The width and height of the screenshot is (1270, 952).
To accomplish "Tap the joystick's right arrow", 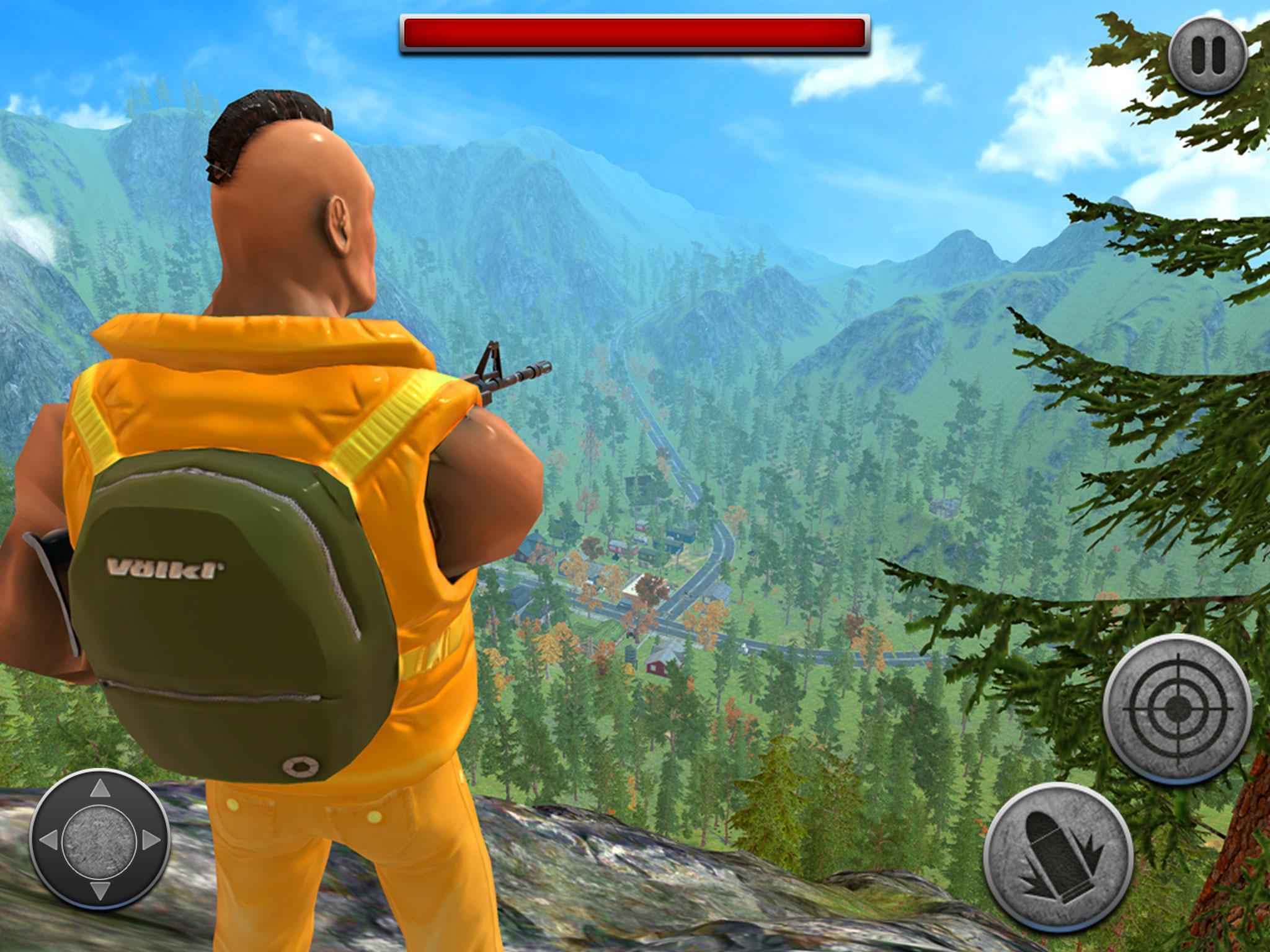I will [x=150, y=840].
